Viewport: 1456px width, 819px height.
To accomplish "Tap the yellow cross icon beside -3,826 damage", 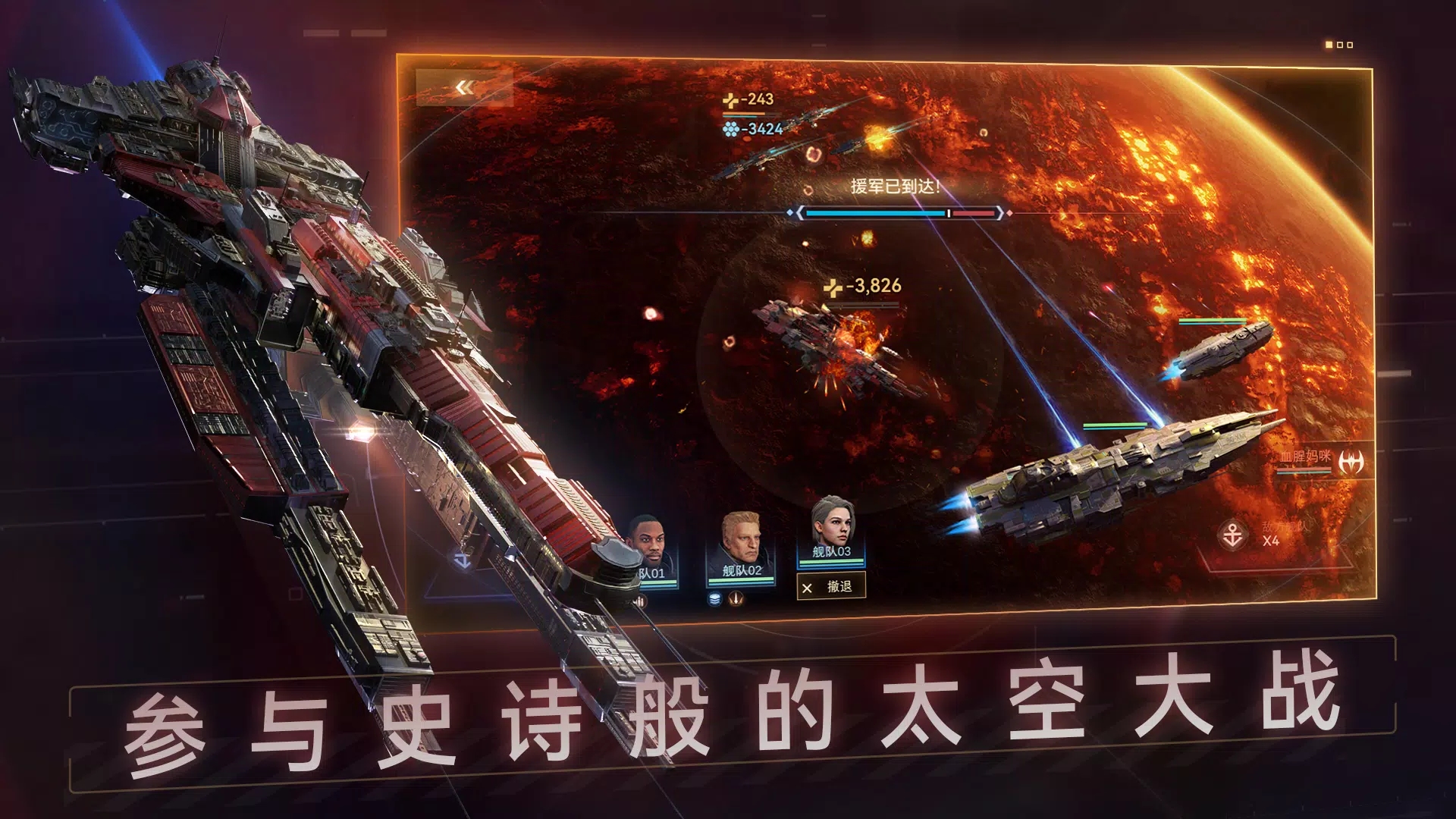I will point(834,287).
